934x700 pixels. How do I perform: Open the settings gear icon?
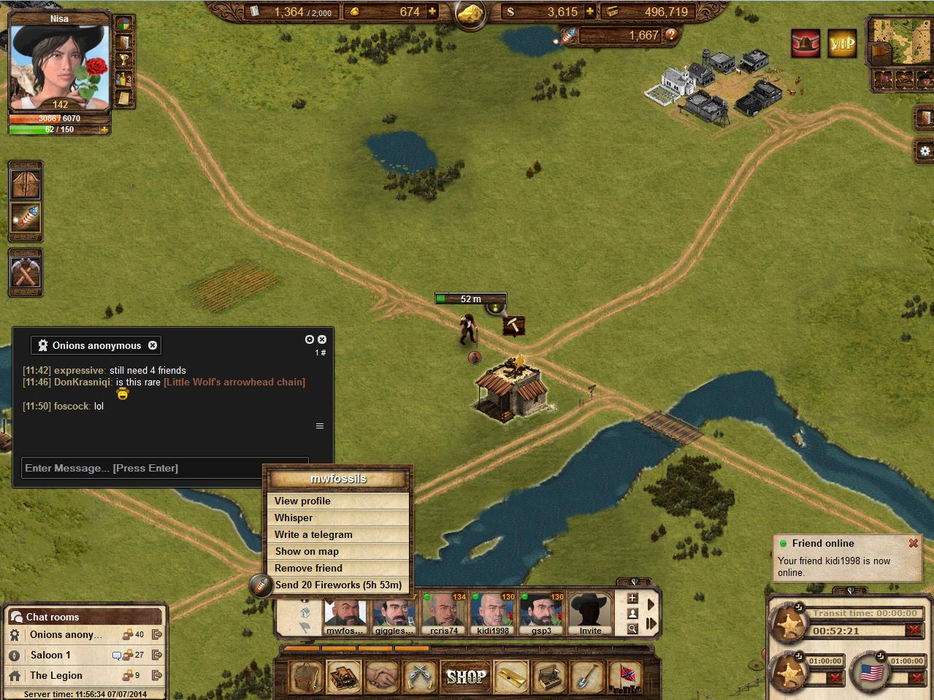[x=925, y=151]
